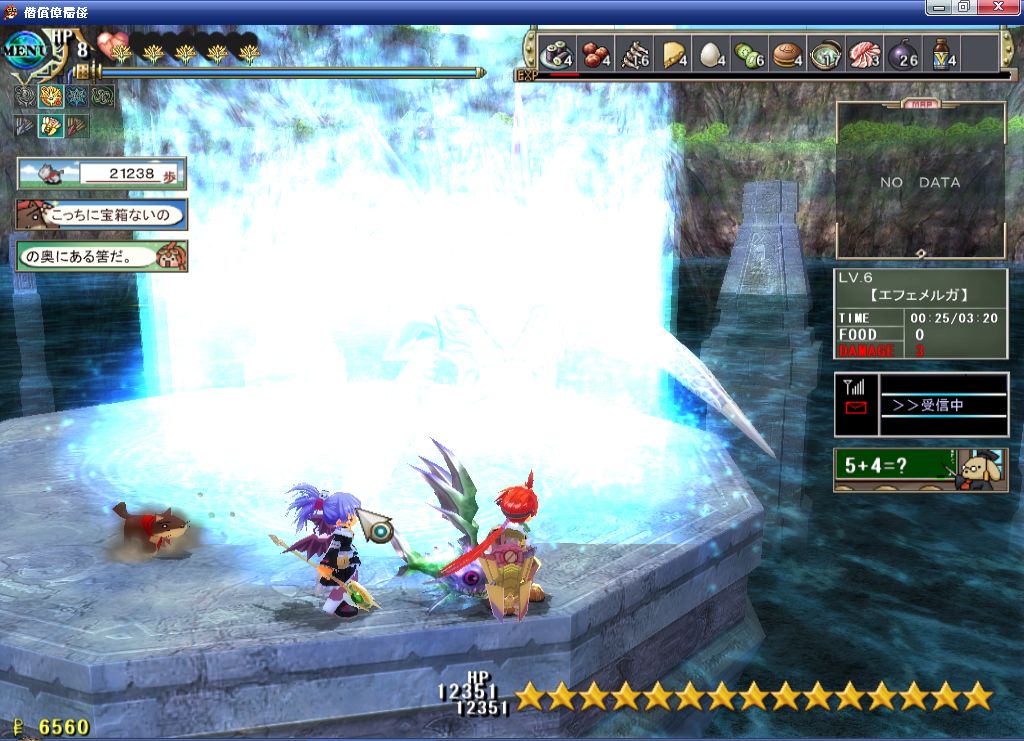Use the V energy drink bottle
Image resolution: width=1024 pixels, height=741 pixels.
943,54
